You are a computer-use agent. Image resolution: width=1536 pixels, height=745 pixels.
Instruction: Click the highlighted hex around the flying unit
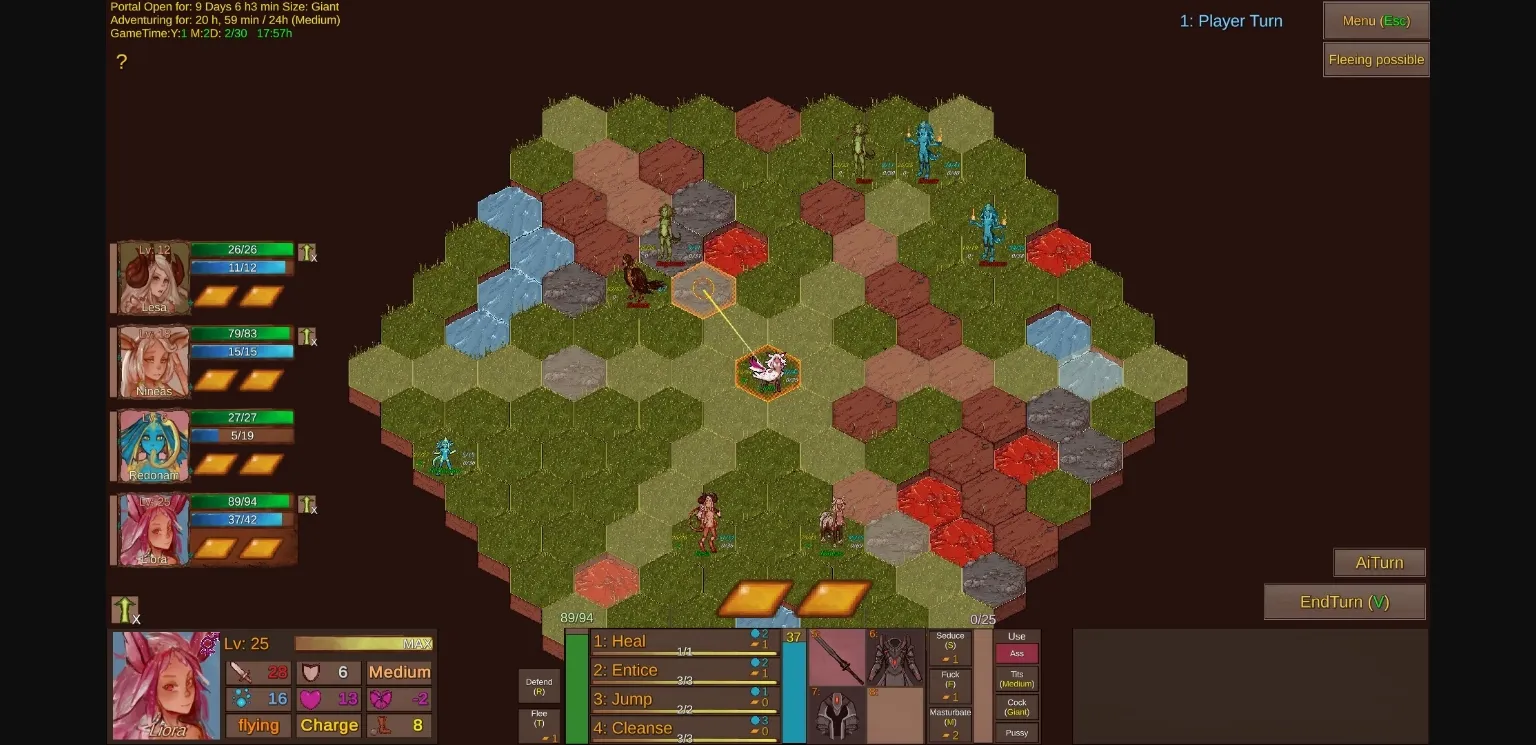(x=767, y=373)
